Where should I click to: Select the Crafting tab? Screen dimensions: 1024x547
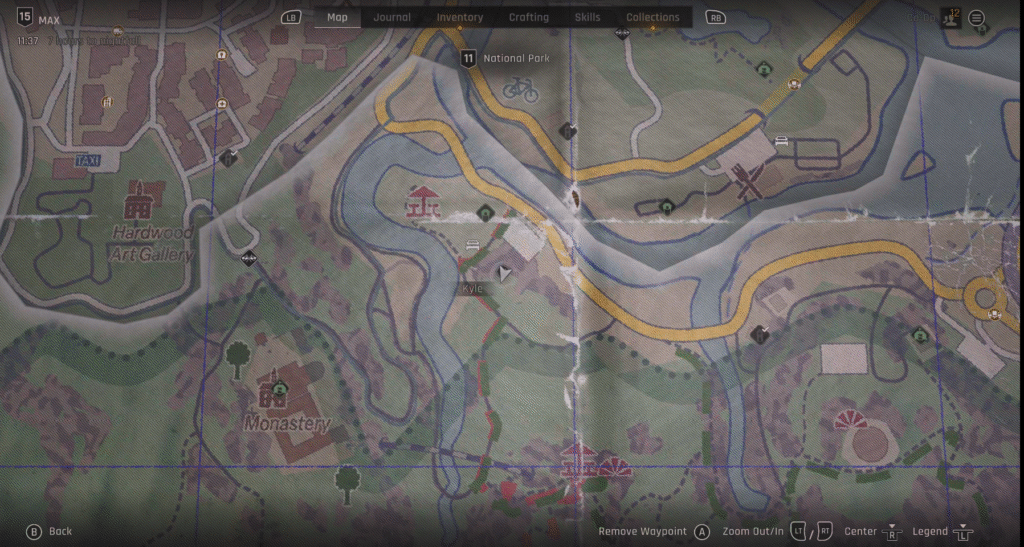[528, 17]
